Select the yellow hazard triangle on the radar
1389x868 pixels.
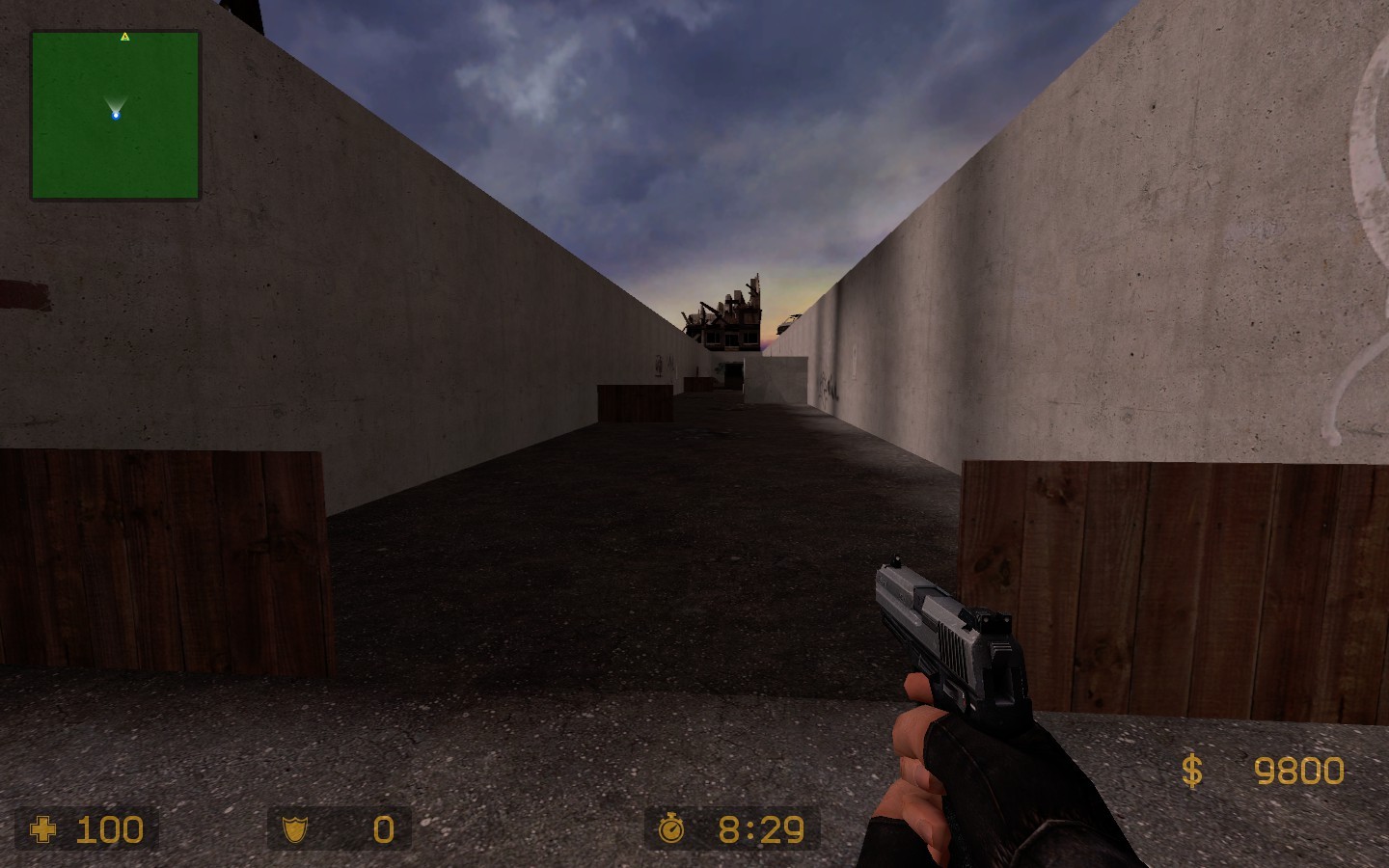(x=125, y=35)
